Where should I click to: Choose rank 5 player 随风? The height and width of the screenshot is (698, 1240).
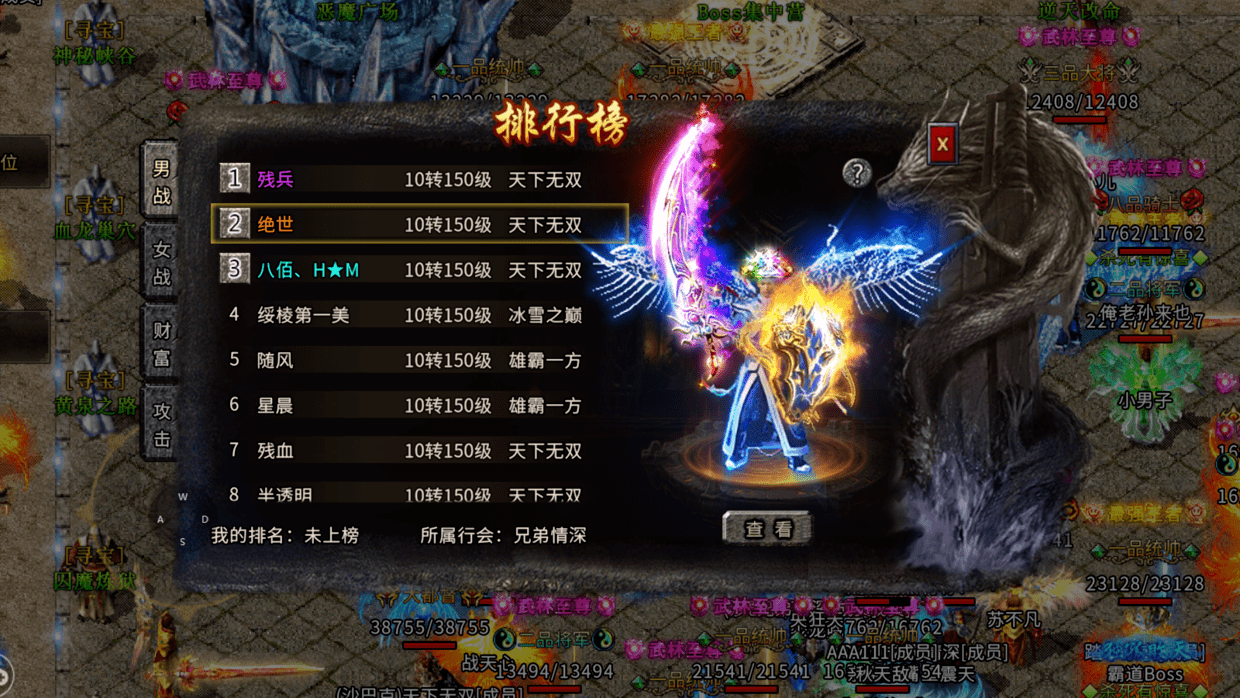[x=420, y=360]
